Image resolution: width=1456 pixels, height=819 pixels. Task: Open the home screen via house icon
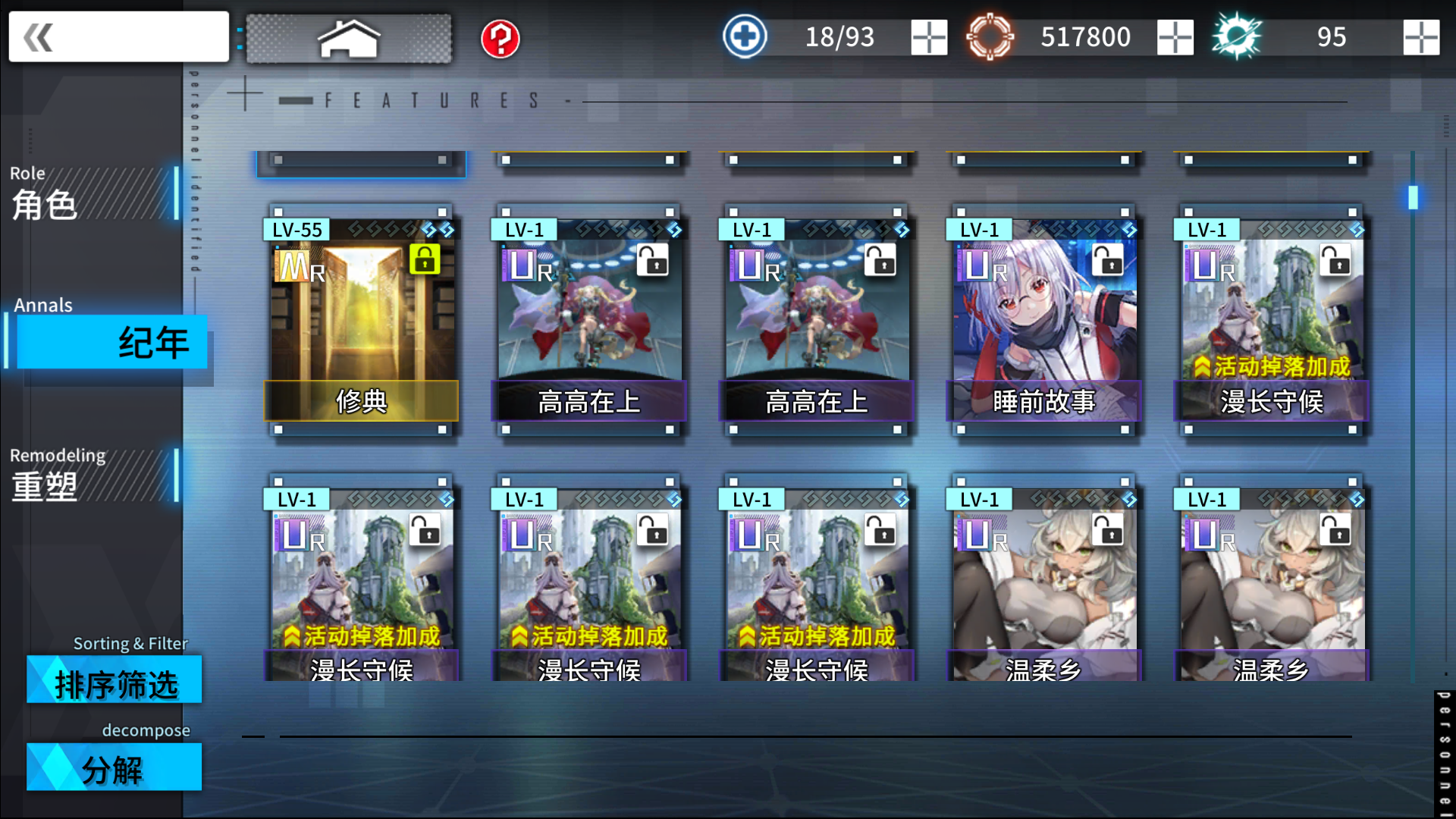(x=349, y=36)
